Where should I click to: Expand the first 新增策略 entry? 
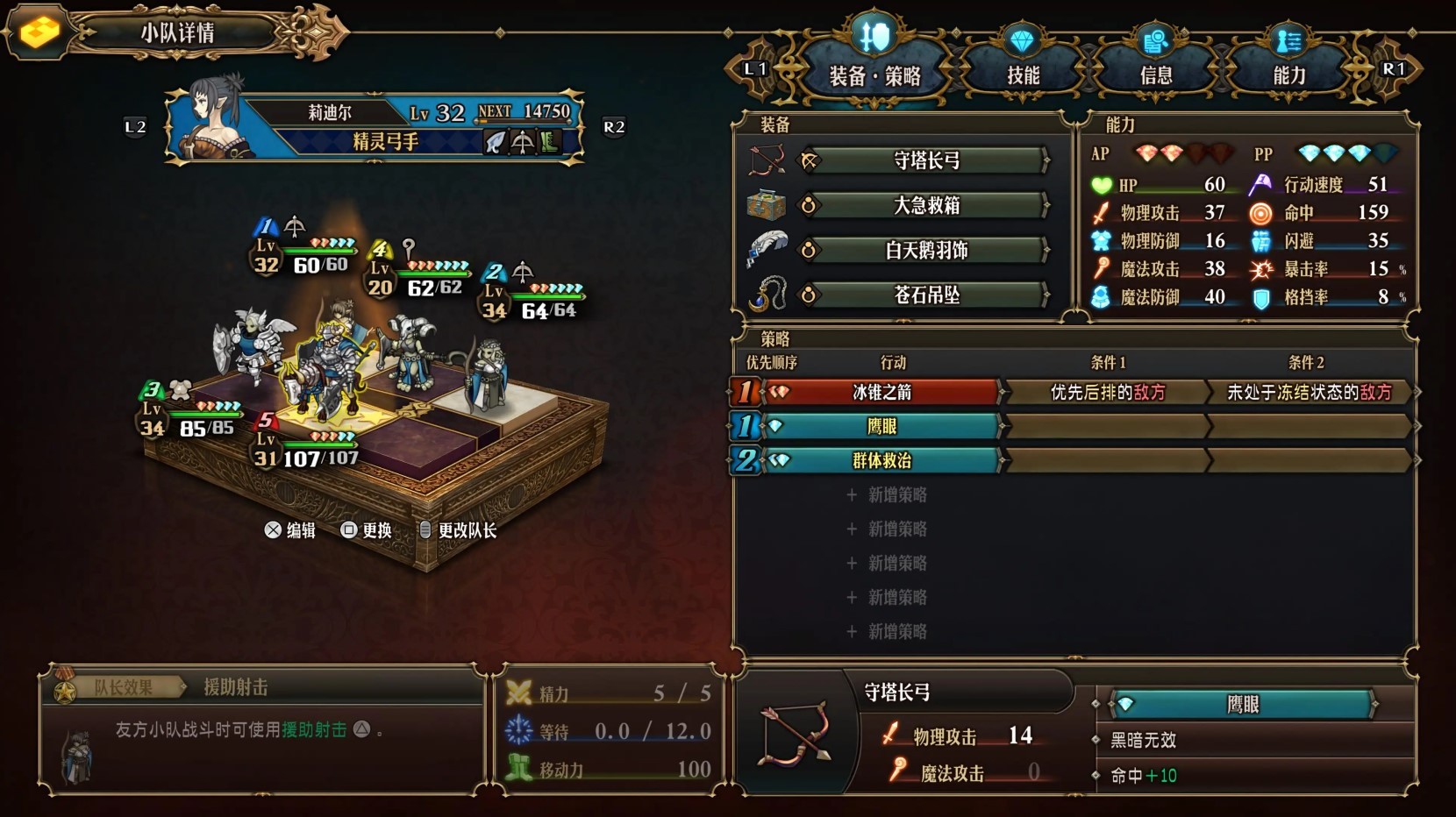888,494
